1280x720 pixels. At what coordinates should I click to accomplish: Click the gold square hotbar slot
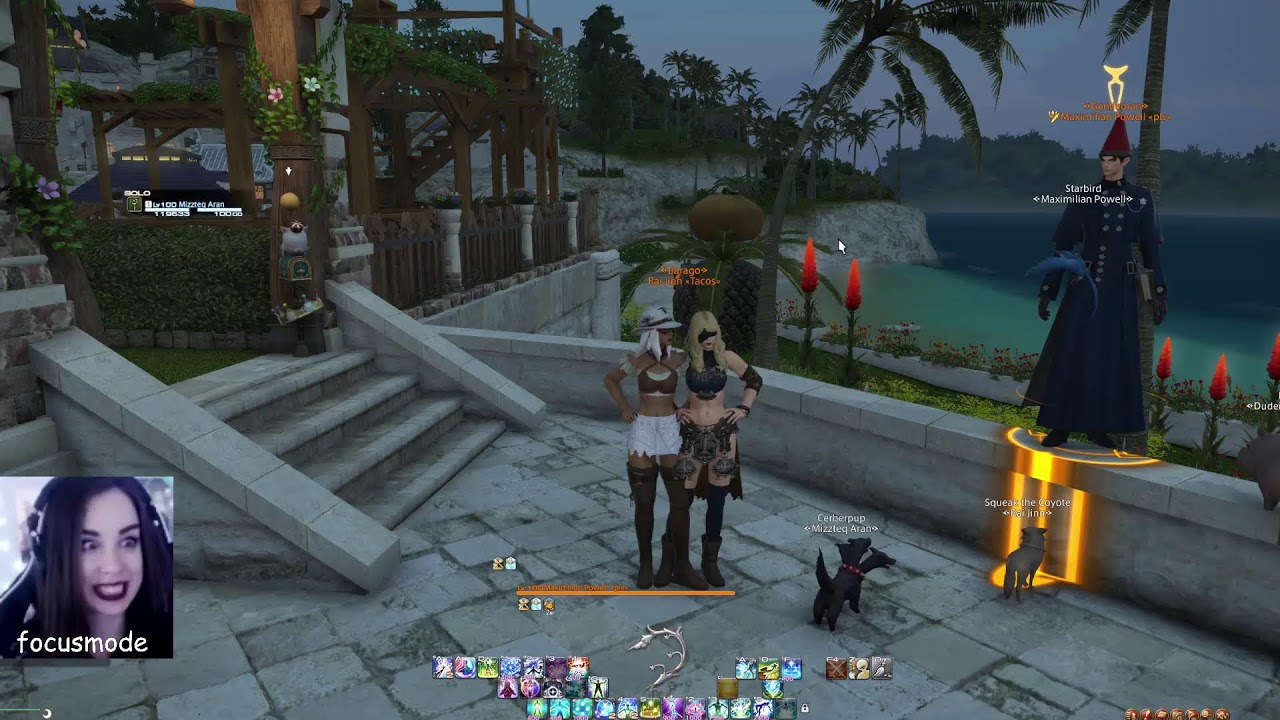click(x=728, y=689)
